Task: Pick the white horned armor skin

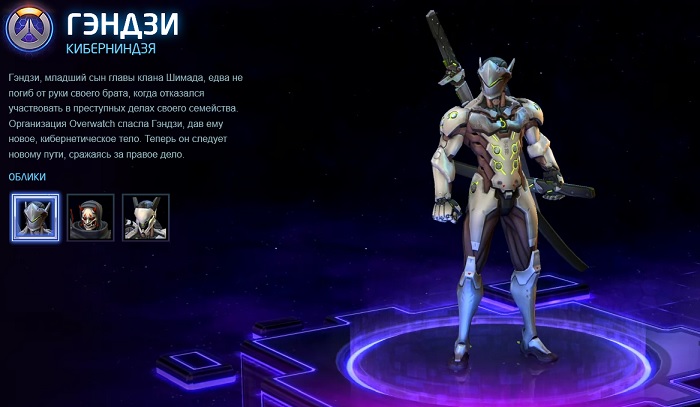Action: (146, 217)
